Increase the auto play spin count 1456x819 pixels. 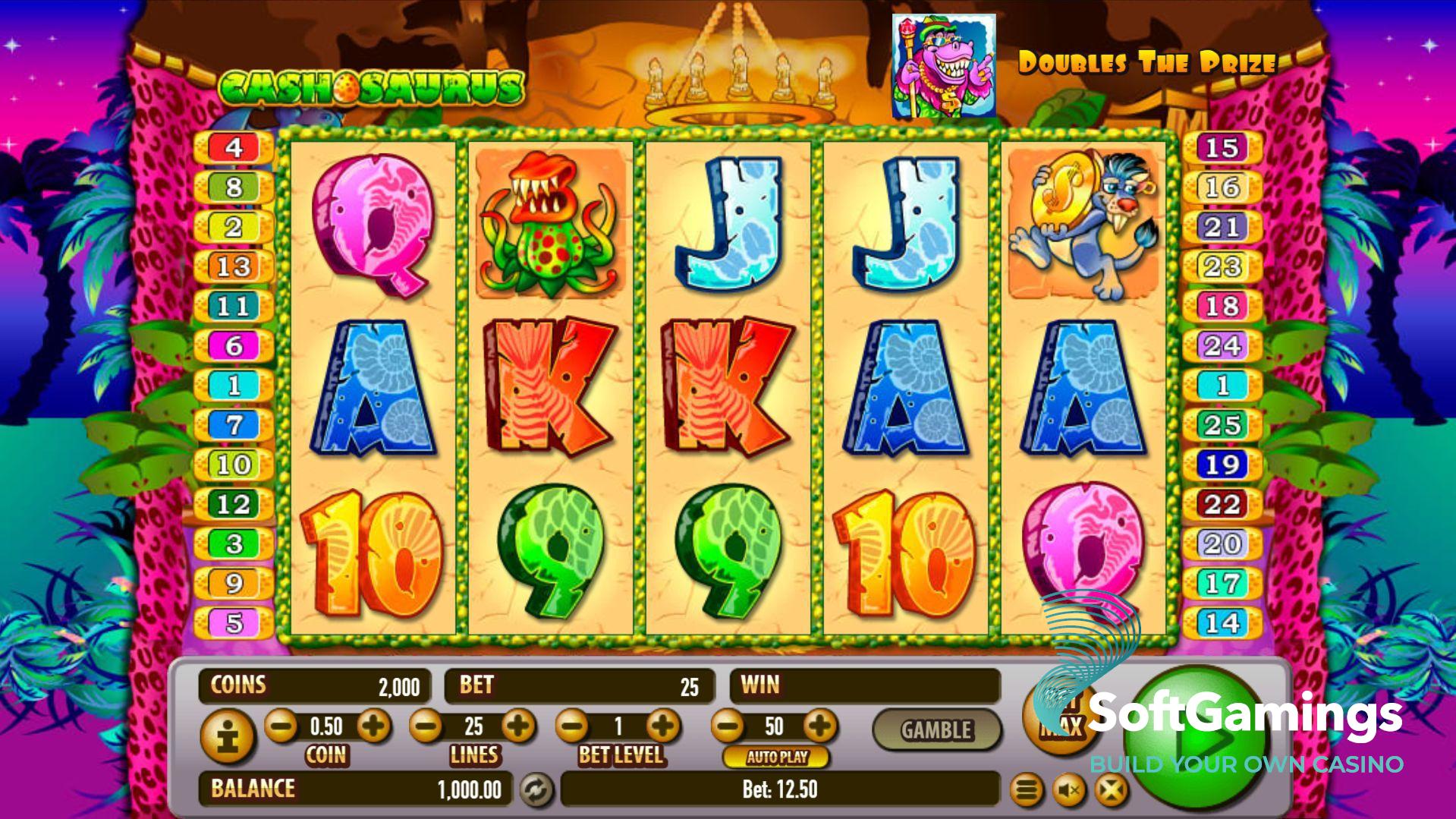[819, 726]
